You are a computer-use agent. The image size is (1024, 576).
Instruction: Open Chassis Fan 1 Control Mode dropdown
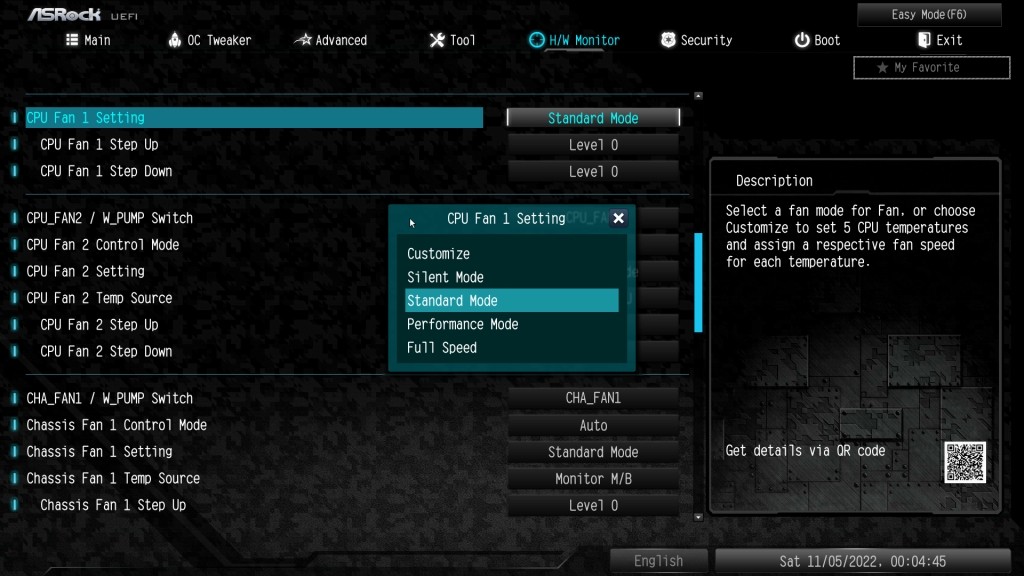(593, 425)
